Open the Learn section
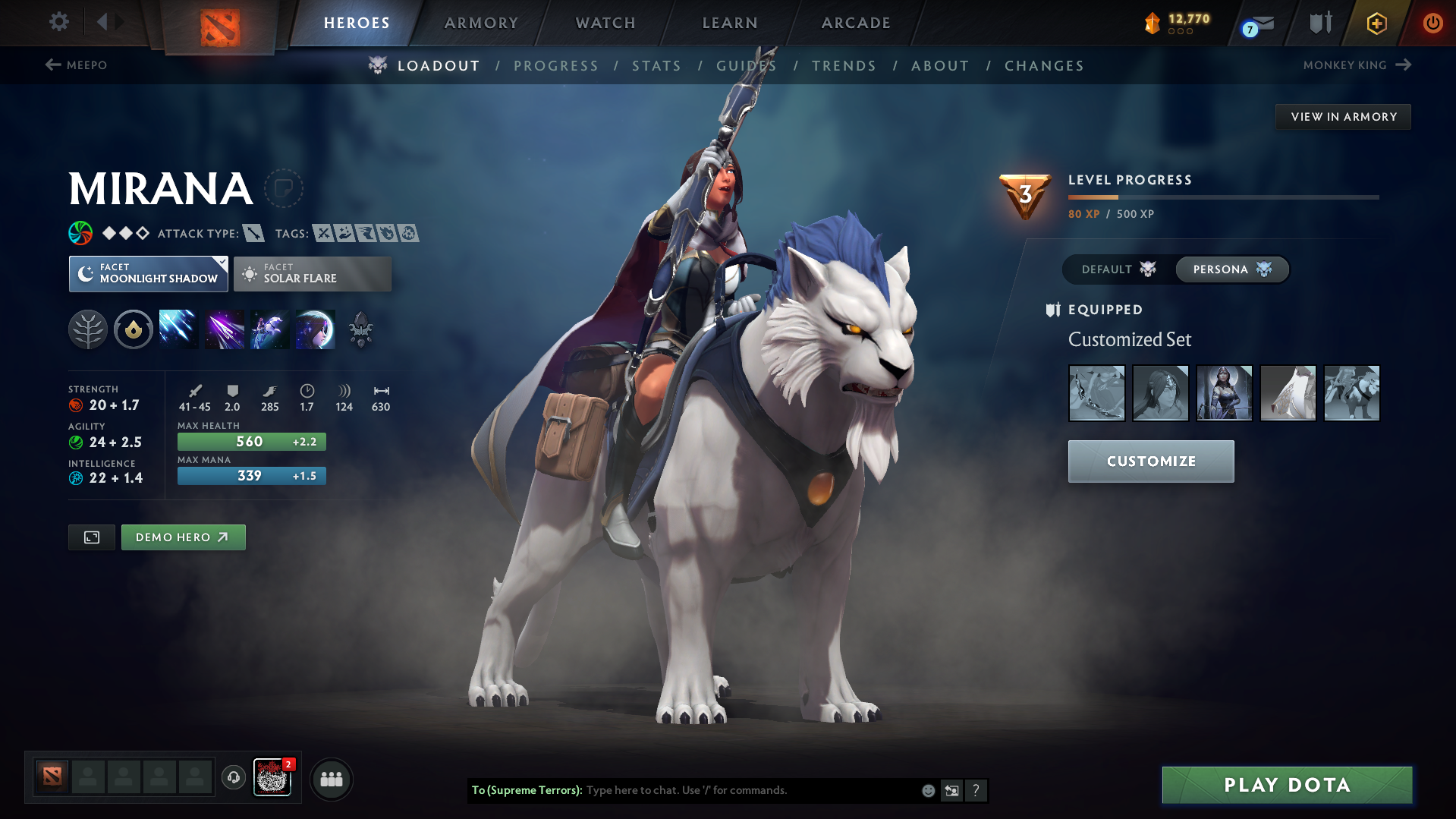Image resolution: width=1456 pixels, height=819 pixels. [730, 23]
